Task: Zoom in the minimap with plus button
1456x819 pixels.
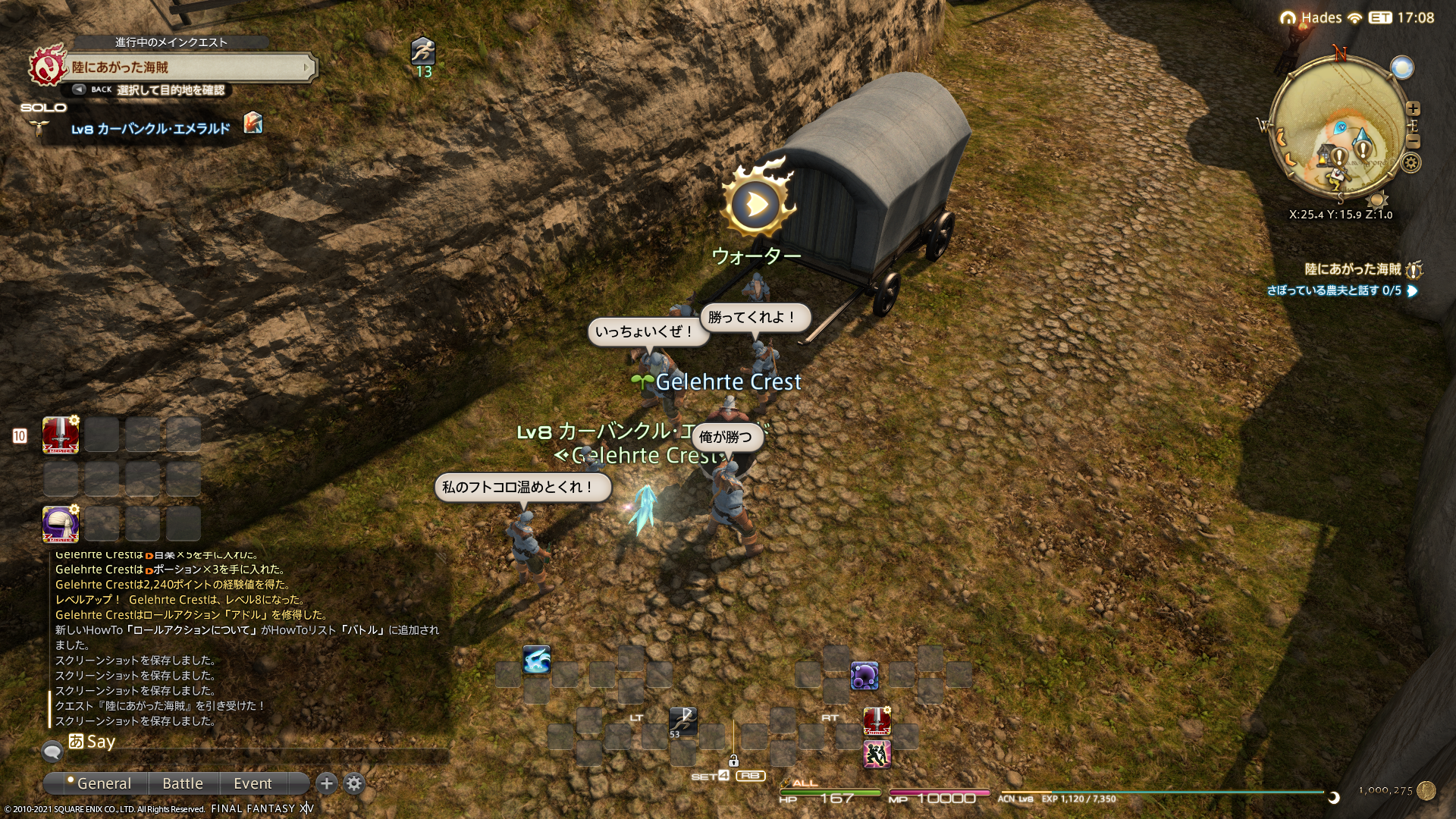Action: coord(1413,108)
